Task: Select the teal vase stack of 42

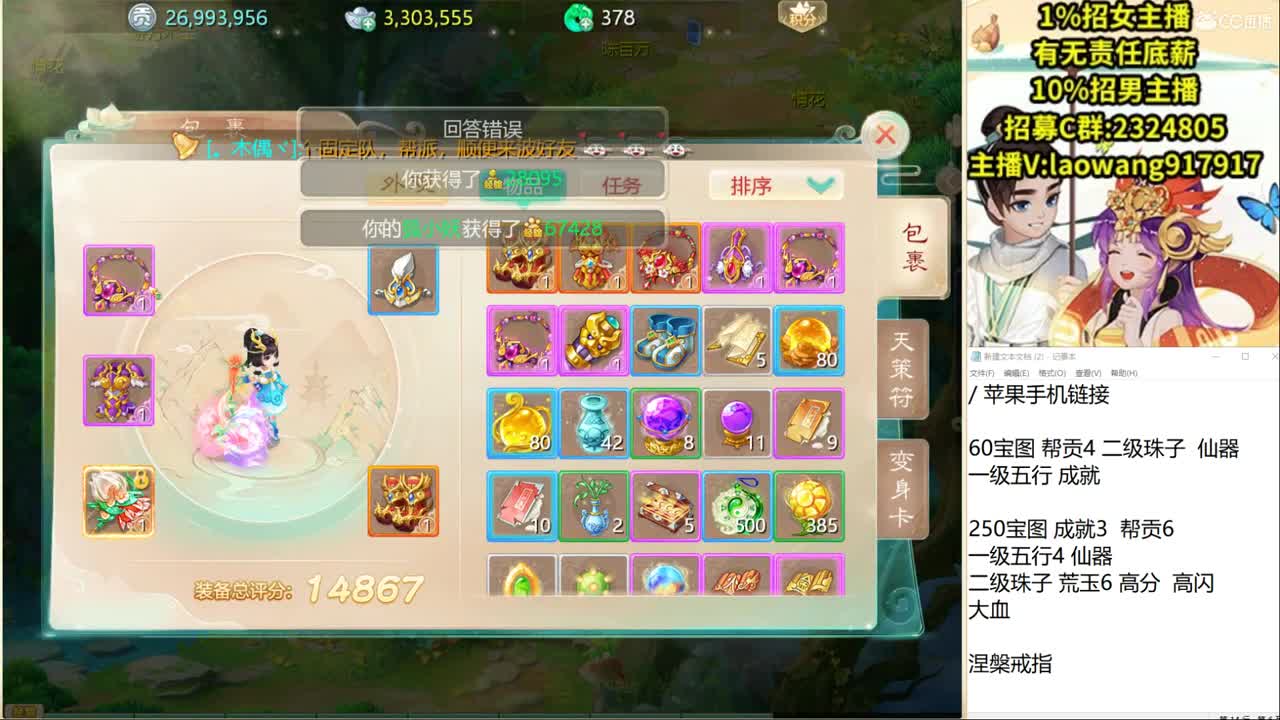Action: [x=593, y=424]
